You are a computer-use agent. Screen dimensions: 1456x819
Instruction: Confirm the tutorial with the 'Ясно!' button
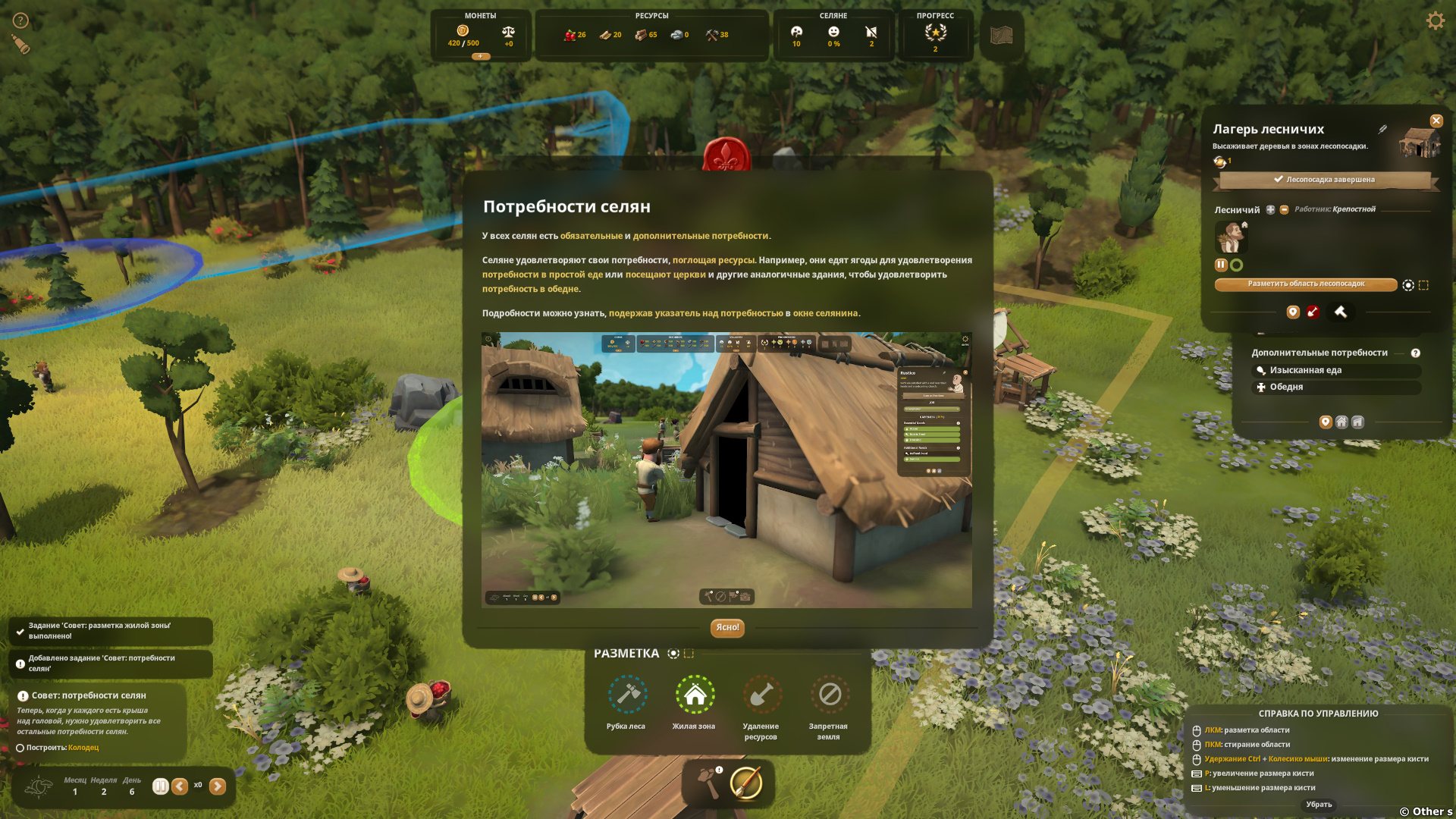click(727, 628)
